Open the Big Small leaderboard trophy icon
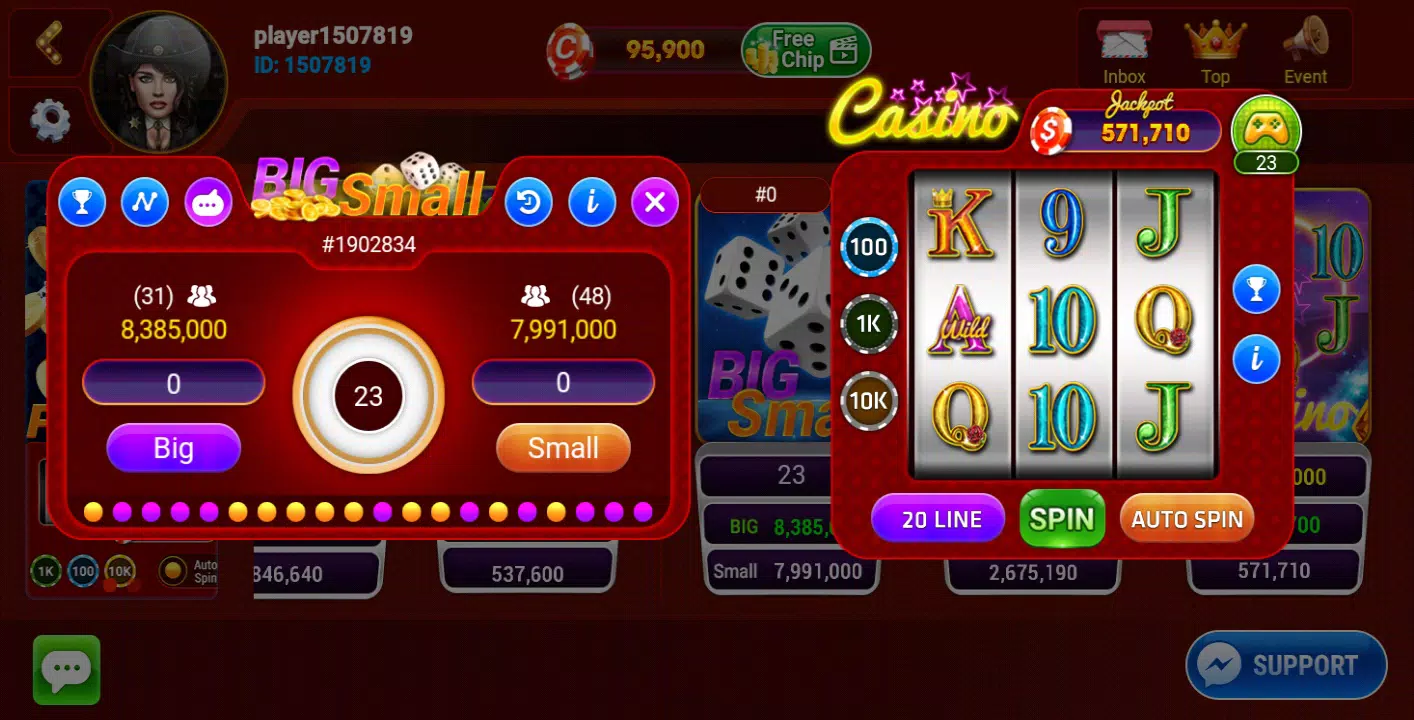The width and height of the screenshot is (1414, 720). (82, 202)
